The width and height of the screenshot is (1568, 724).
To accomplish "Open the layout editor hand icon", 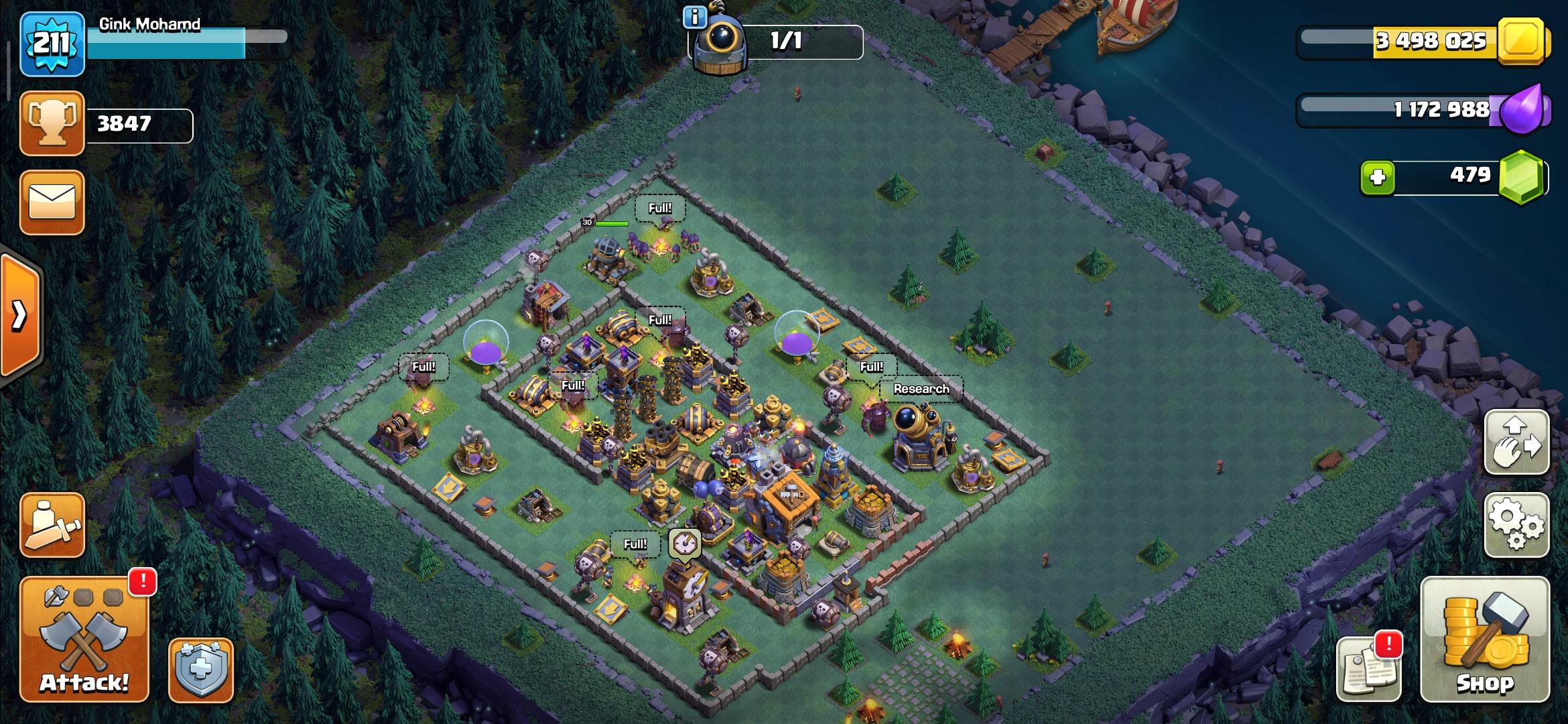I will pyautogui.click(x=1516, y=442).
